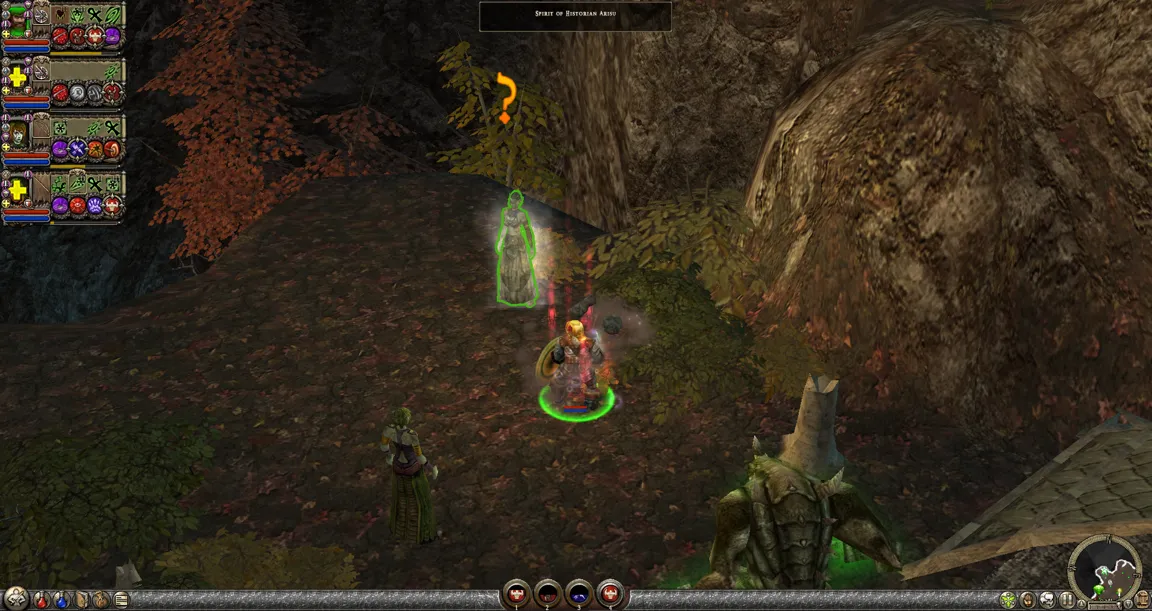The height and width of the screenshot is (611, 1152).
Task: Pause the game with the pause button
Action: click(1066, 600)
